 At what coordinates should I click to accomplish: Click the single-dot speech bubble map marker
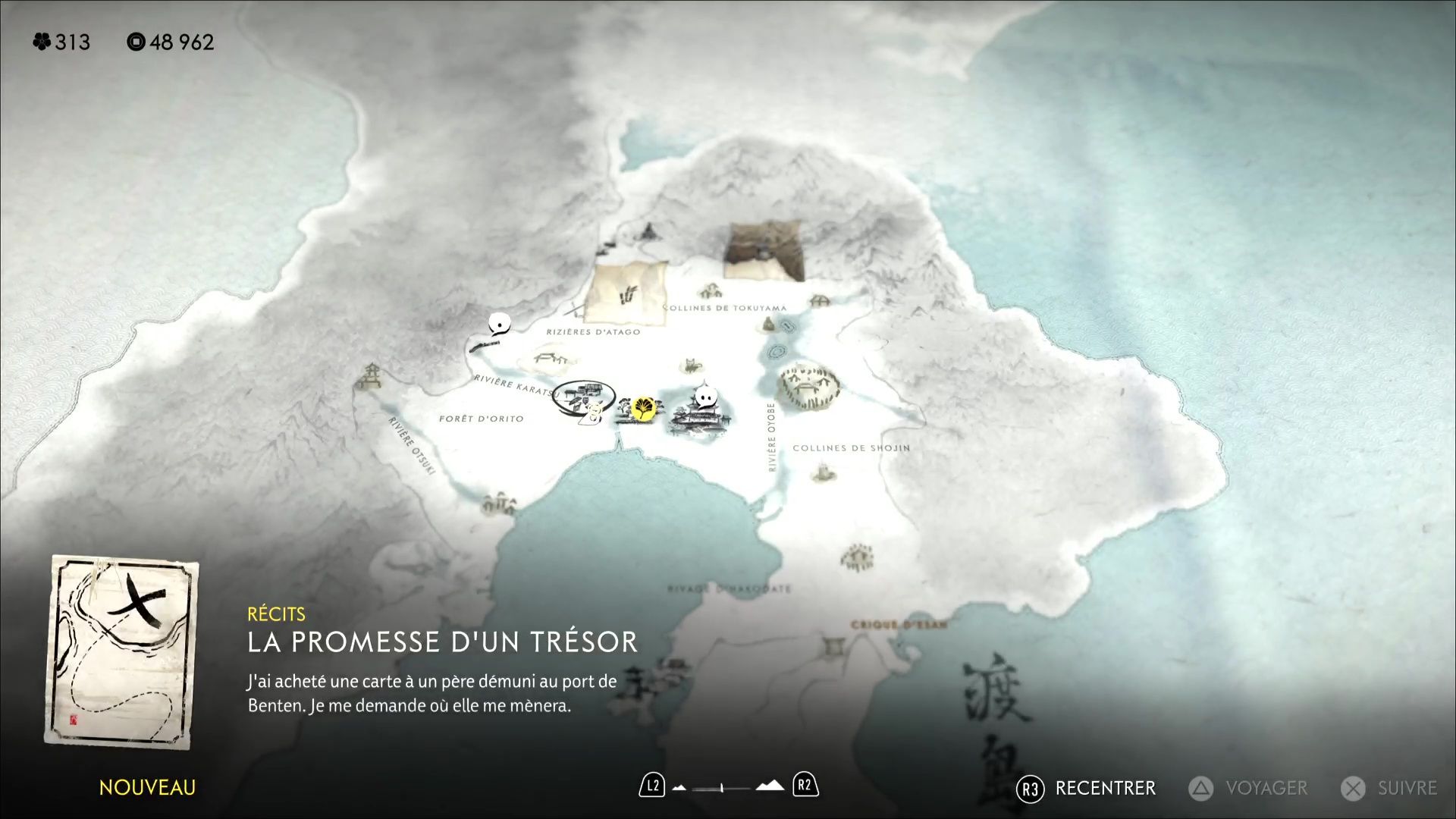coord(498,325)
